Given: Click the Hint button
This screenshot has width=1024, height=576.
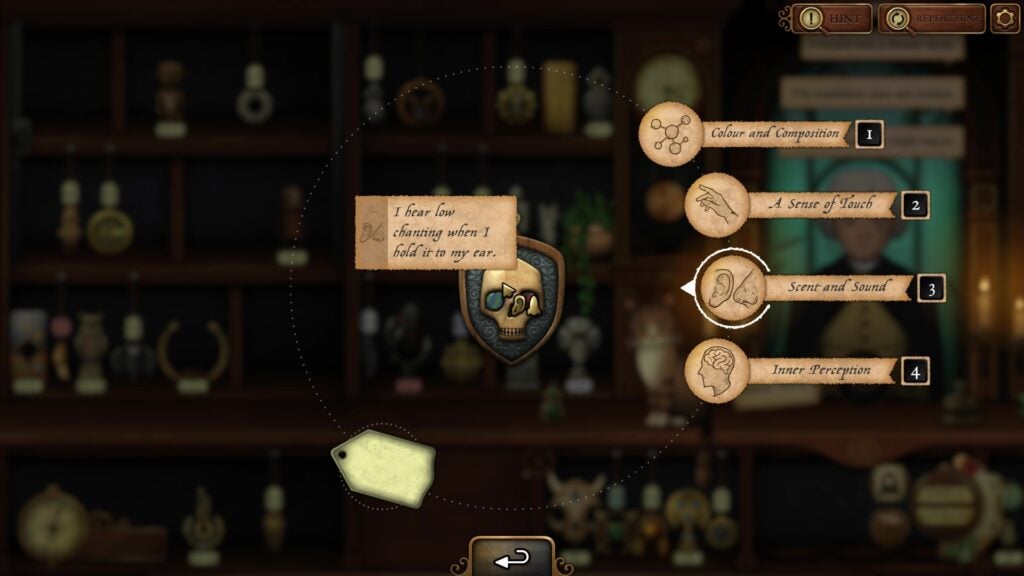Looking at the screenshot, I should [x=831, y=18].
